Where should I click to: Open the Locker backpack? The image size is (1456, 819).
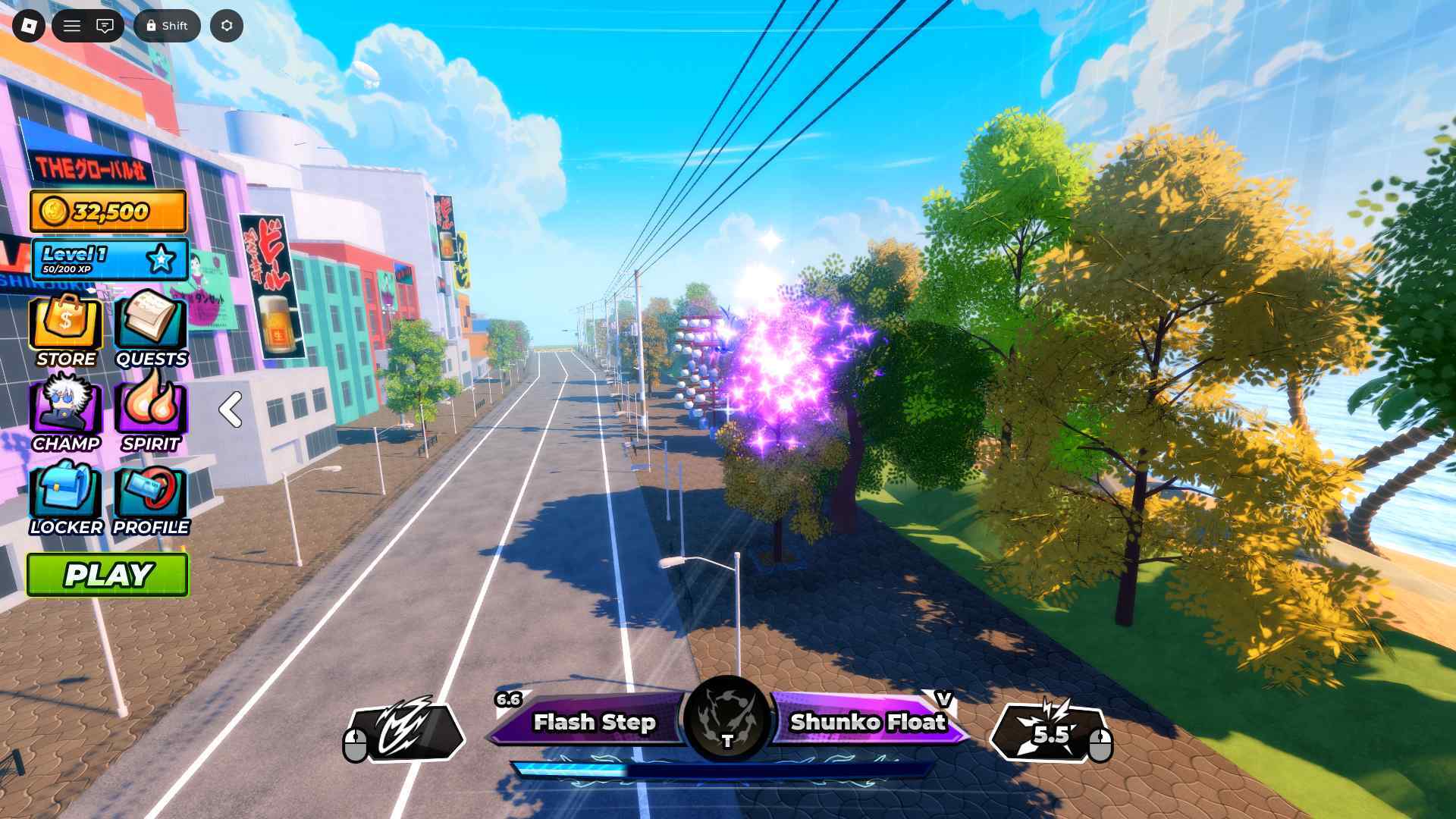coord(66,497)
